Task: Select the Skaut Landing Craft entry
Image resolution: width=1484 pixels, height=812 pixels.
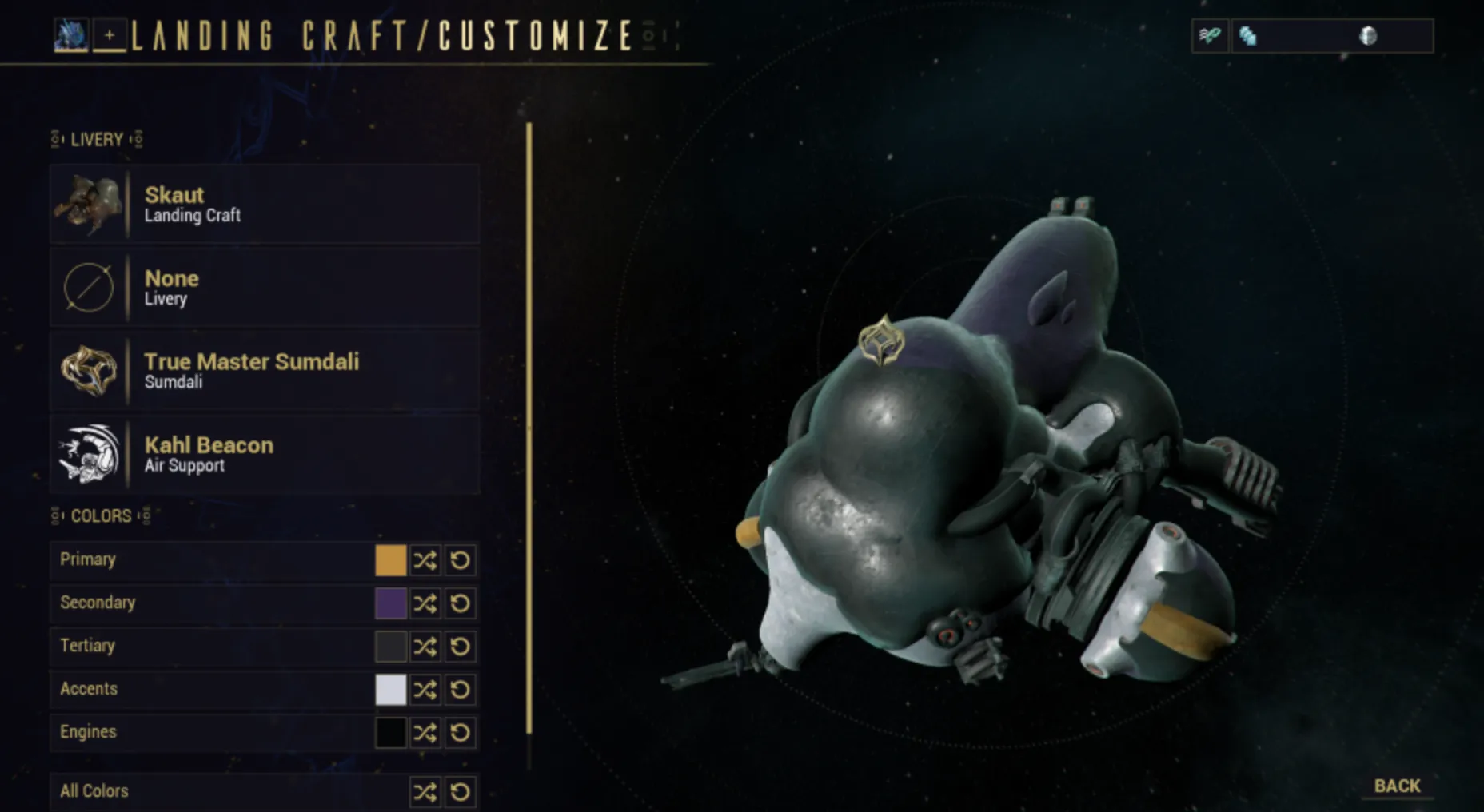Action: click(264, 205)
